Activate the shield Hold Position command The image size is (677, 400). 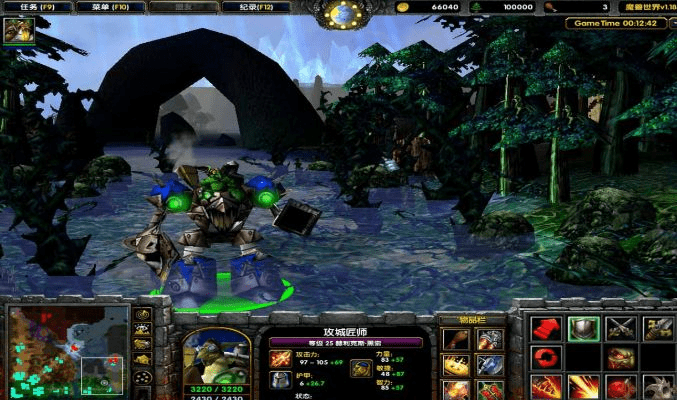coord(583,329)
